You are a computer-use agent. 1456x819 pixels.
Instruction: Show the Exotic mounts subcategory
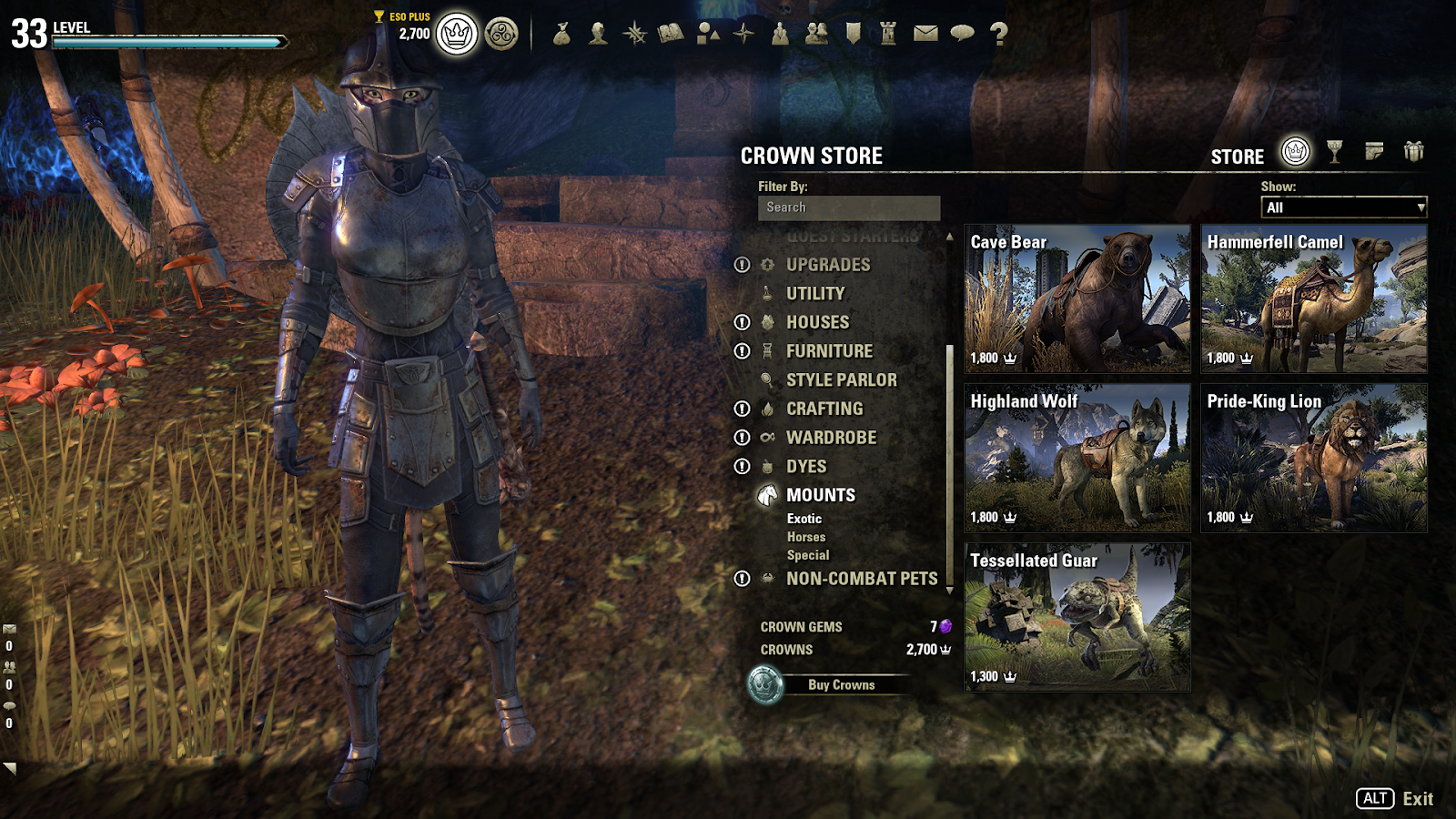pos(804,519)
